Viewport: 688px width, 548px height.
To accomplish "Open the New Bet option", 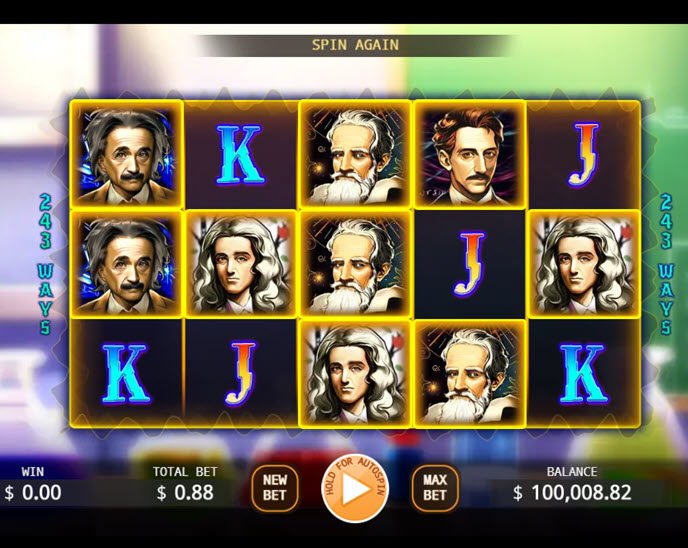I will tap(274, 488).
